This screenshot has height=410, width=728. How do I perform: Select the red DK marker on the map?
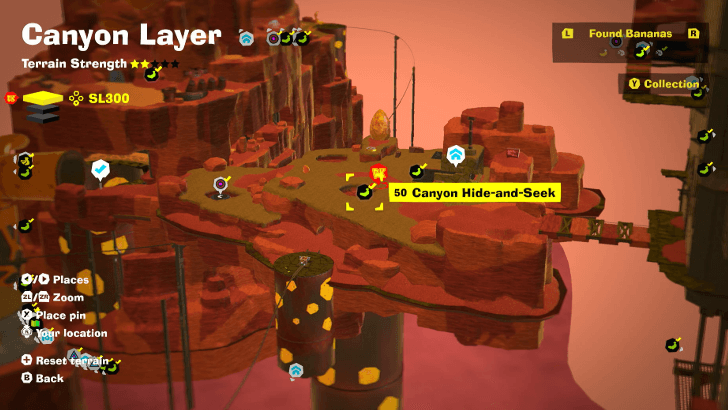[378, 174]
